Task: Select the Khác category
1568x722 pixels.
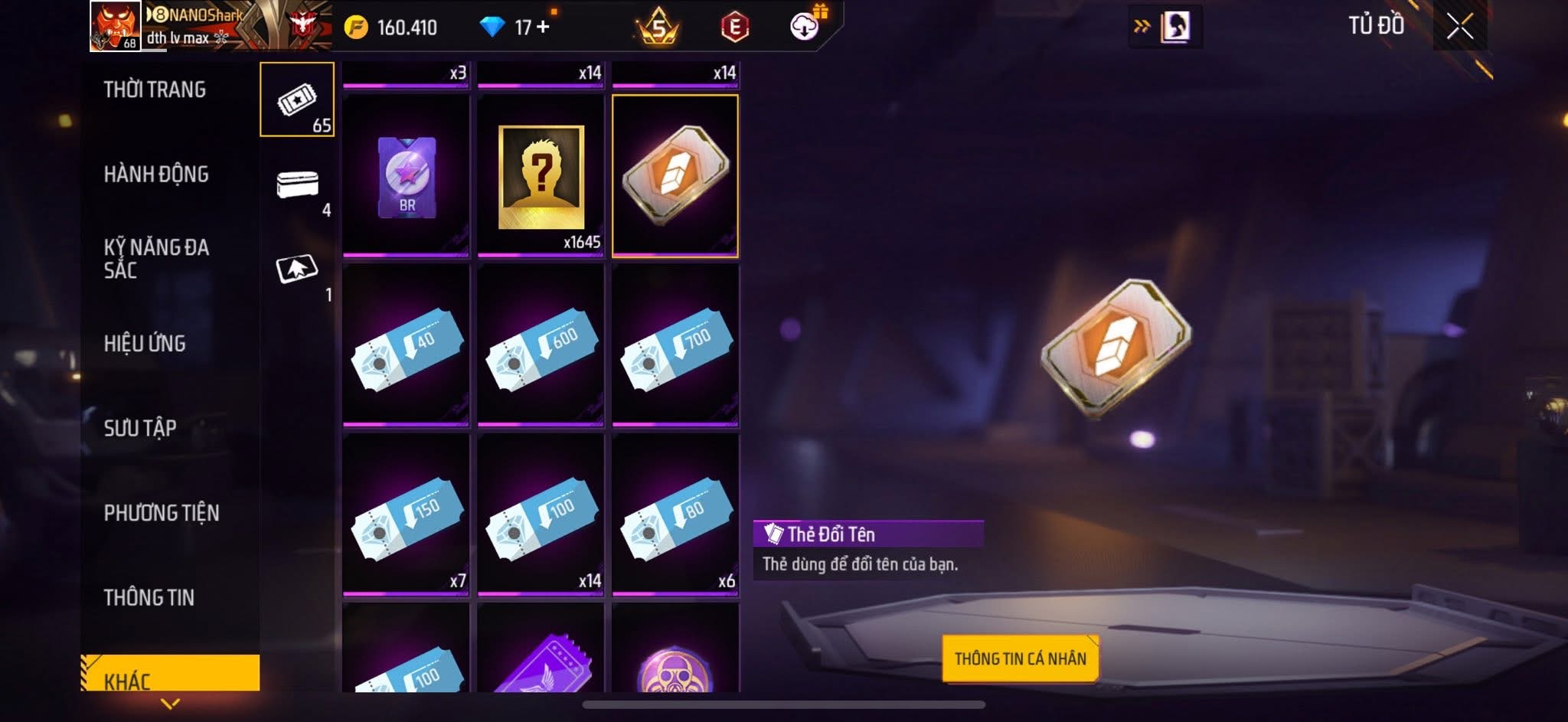Action: [x=168, y=675]
